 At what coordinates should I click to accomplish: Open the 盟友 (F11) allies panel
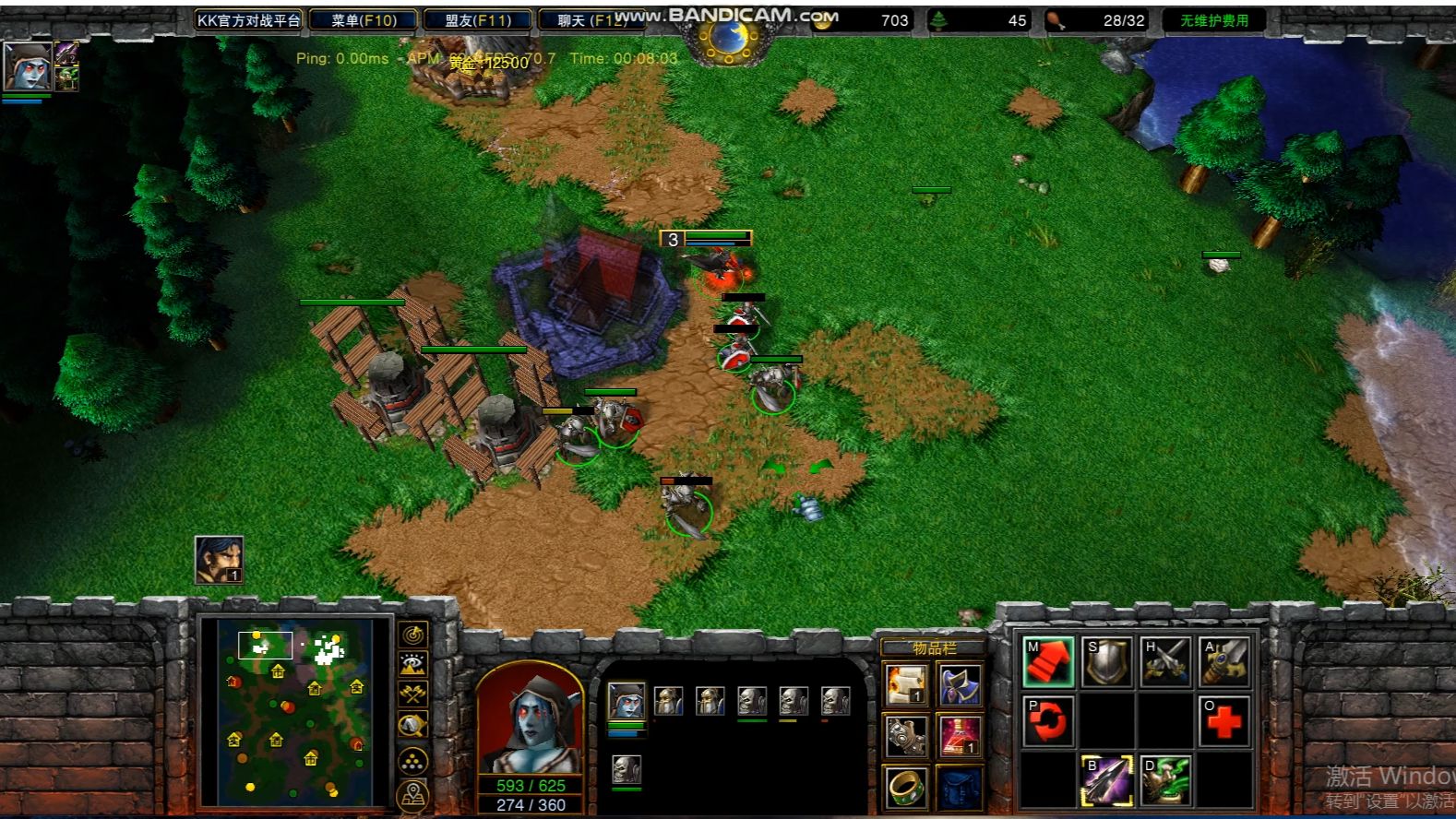point(478,20)
